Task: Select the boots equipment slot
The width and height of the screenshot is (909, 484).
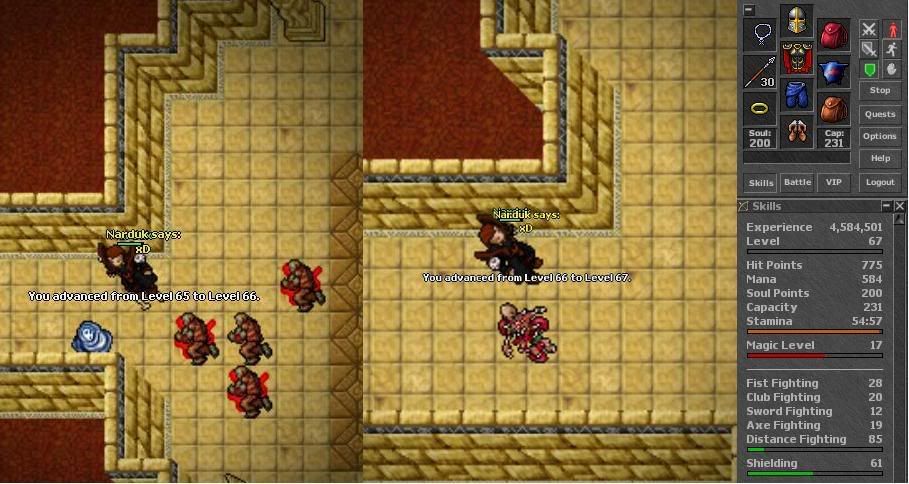Action: point(796,131)
